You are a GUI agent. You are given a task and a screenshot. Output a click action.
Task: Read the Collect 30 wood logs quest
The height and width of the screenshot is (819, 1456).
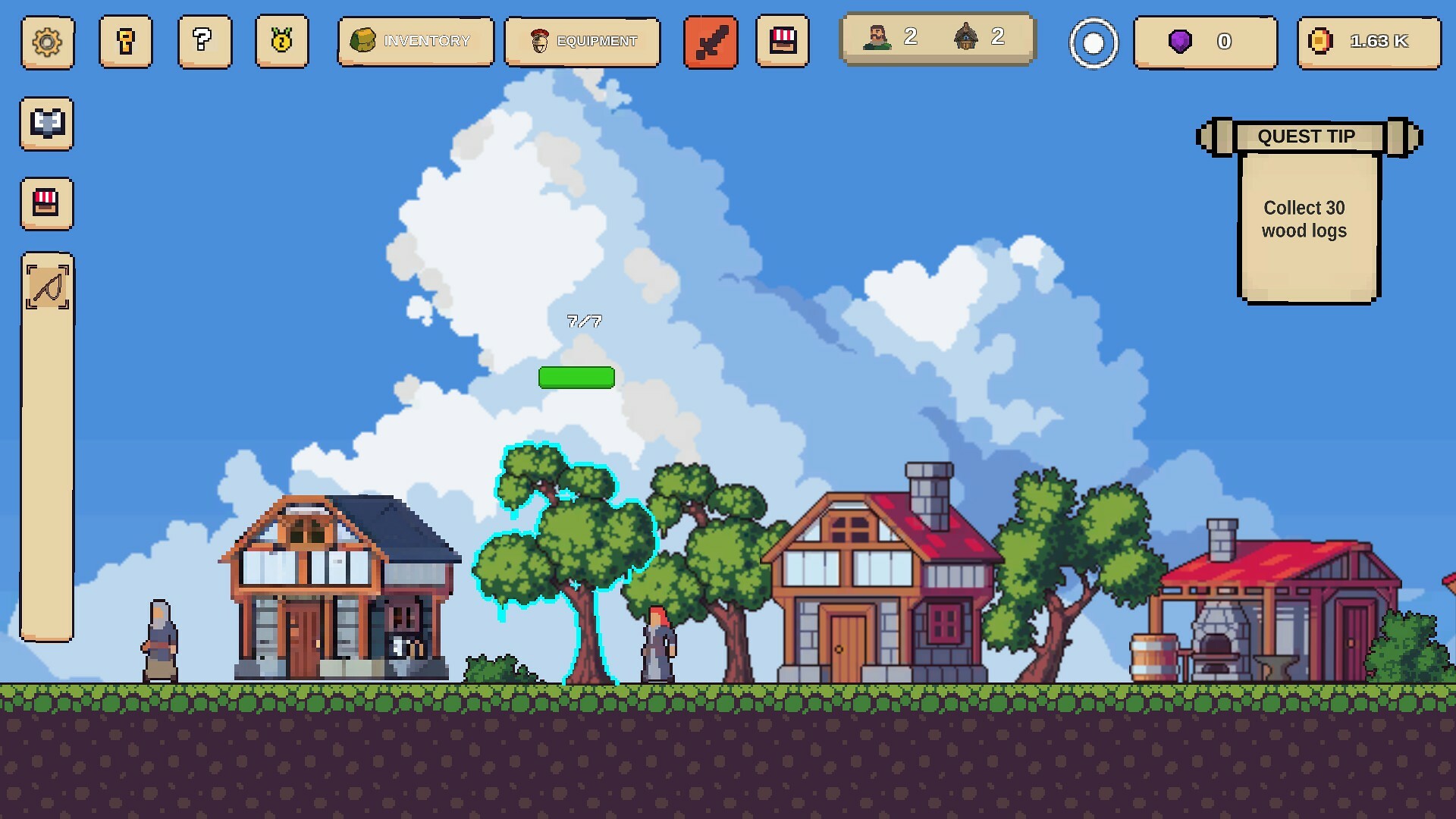coord(1303,220)
